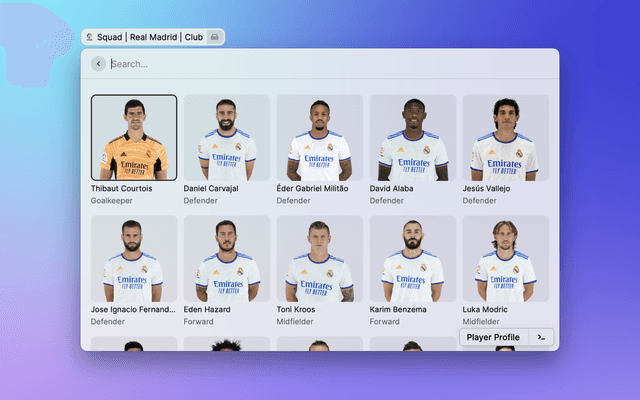Click the Squad Real Madrid Club title tab
This screenshot has width=640, height=400.
[x=152, y=37]
